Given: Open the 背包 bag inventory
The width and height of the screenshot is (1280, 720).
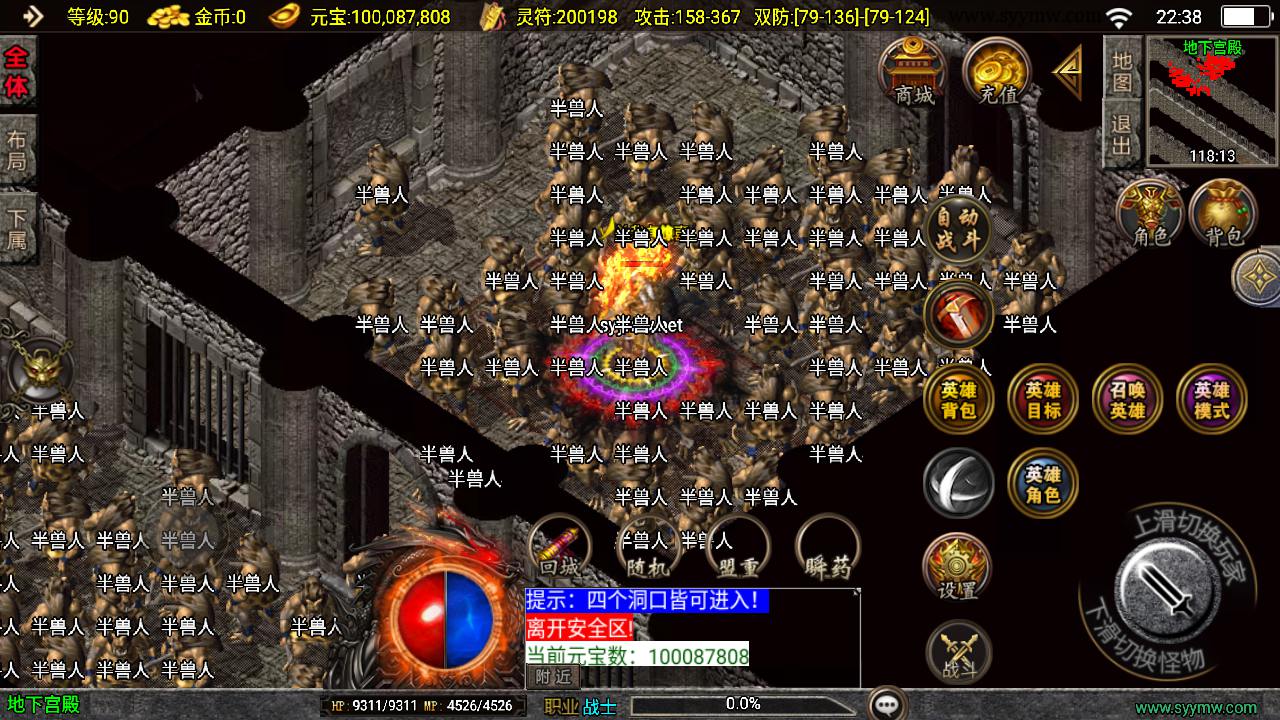Looking at the screenshot, I should tap(1223, 213).
